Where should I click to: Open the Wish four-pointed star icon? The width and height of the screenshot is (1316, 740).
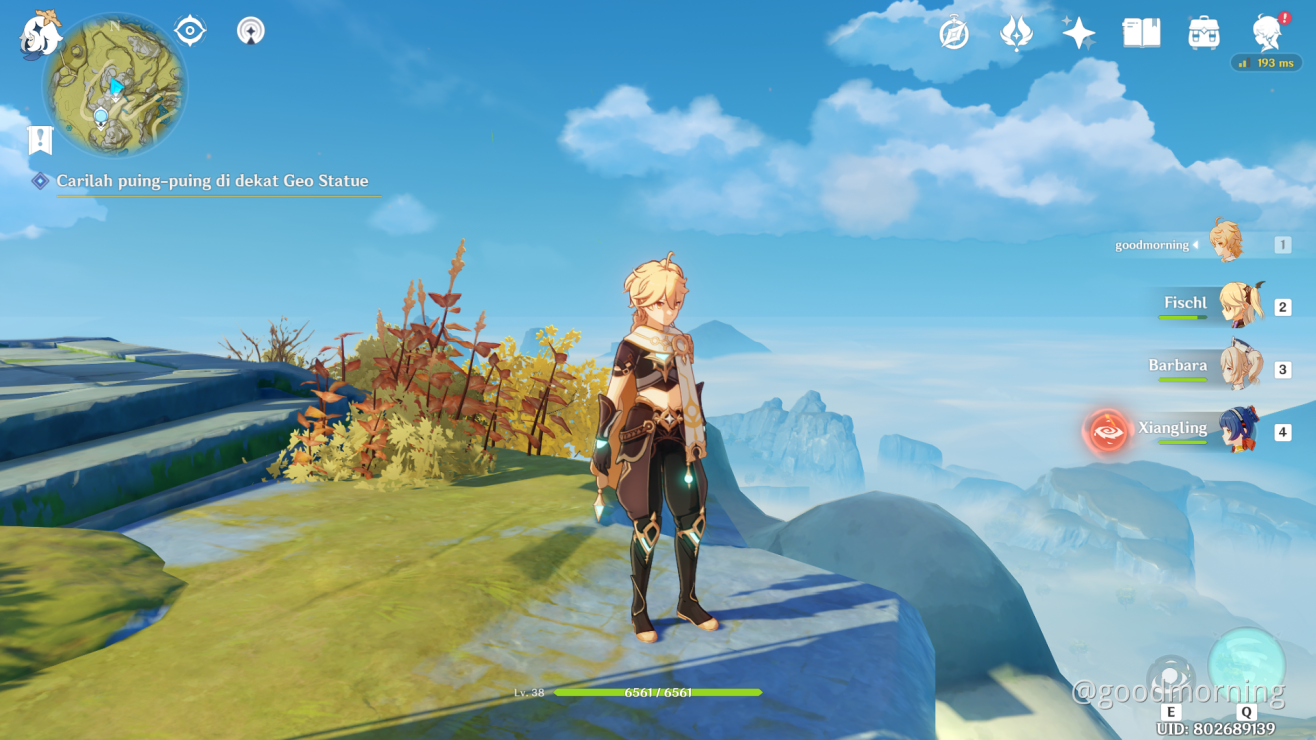point(1078,34)
